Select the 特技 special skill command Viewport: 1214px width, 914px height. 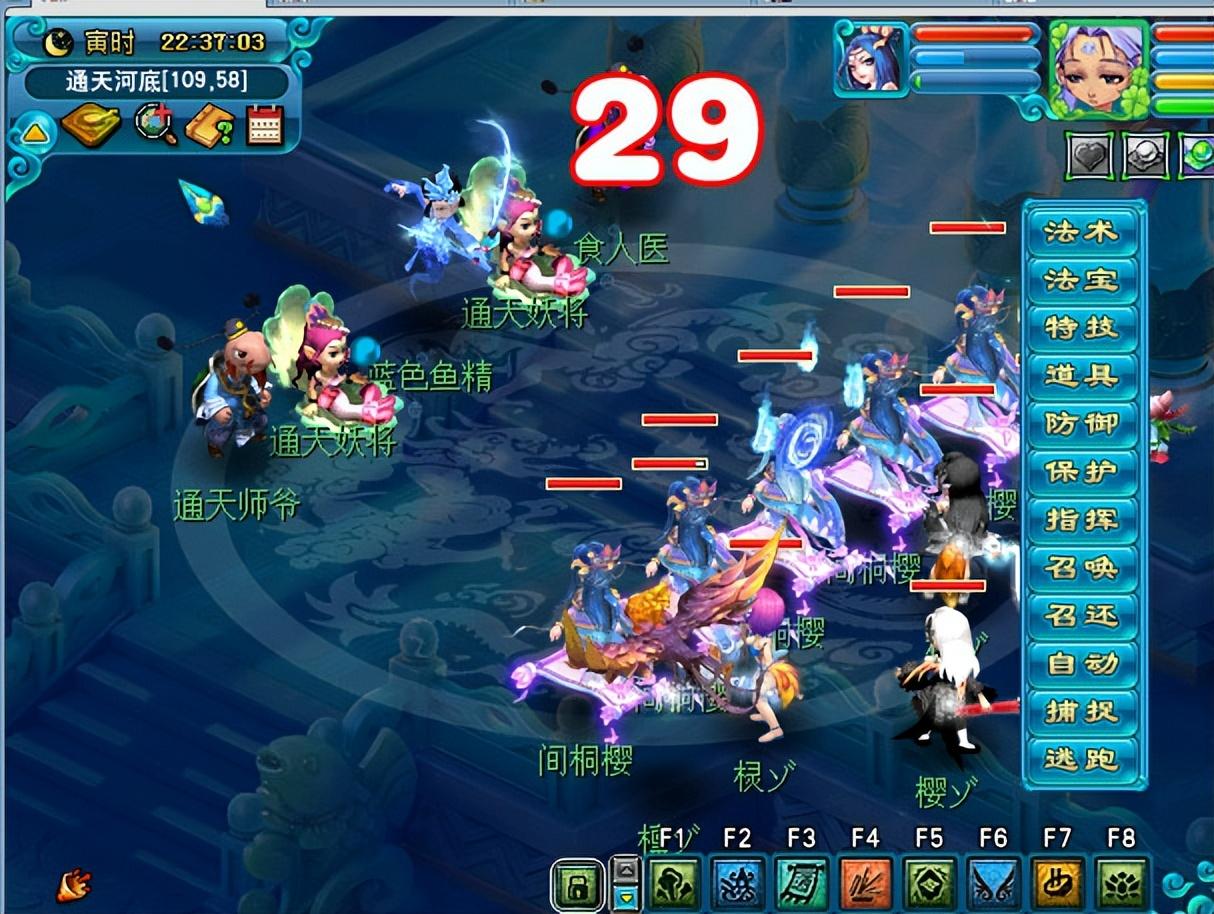coord(1081,328)
